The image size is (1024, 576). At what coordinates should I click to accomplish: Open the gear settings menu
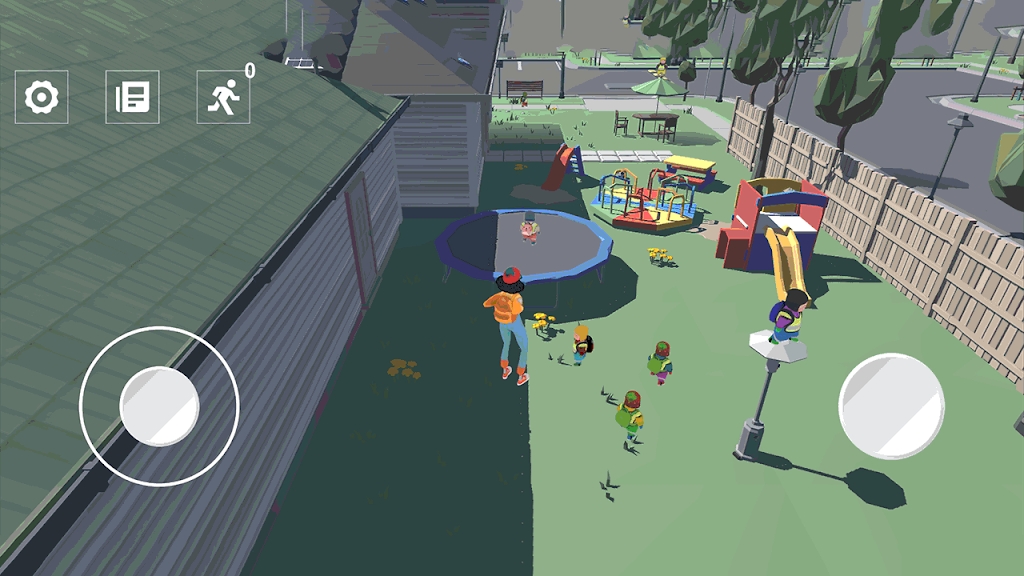pyautogui.click(x=42, y=97)
